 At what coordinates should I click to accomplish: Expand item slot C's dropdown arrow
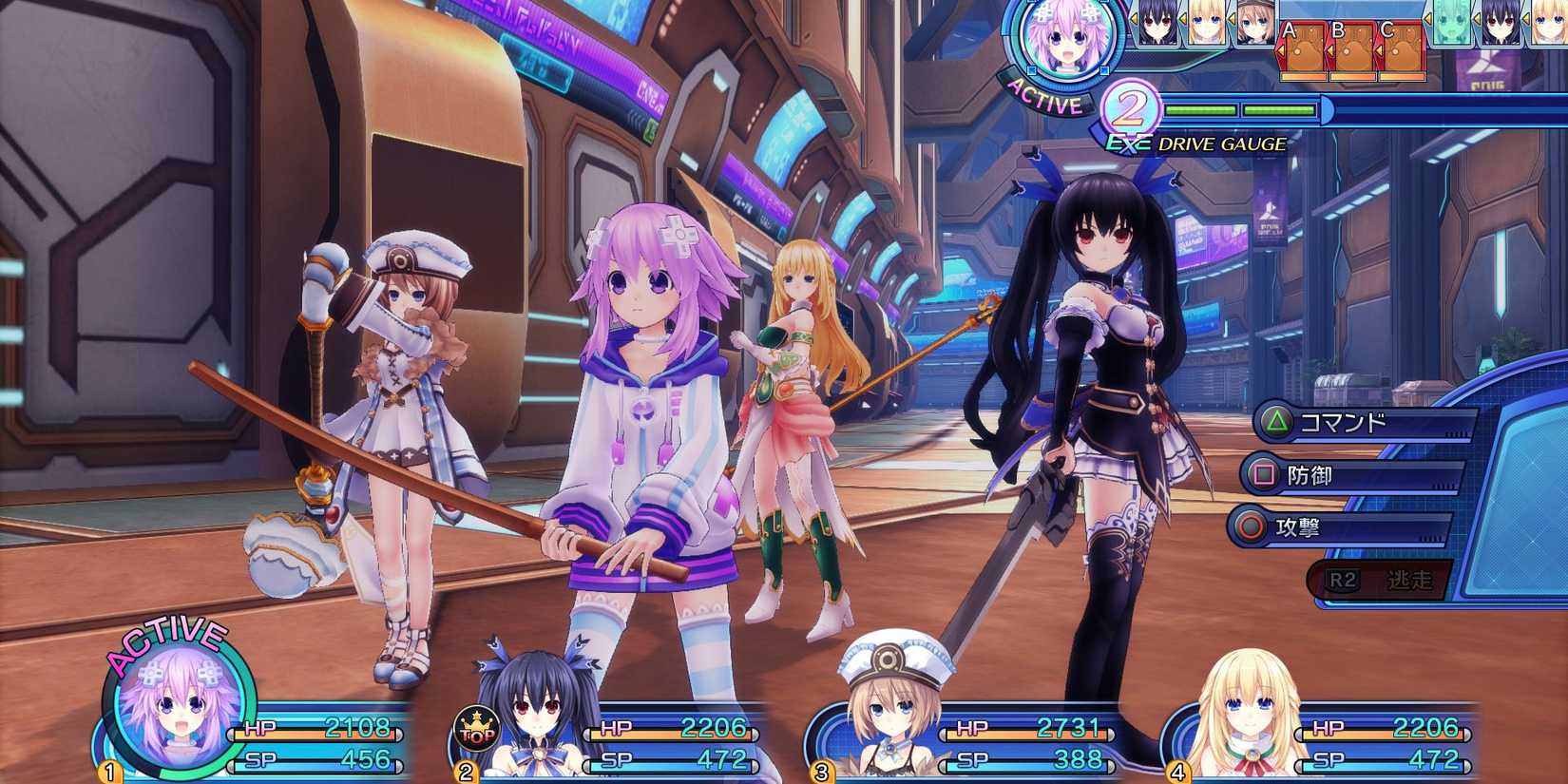click(1378, 50)
